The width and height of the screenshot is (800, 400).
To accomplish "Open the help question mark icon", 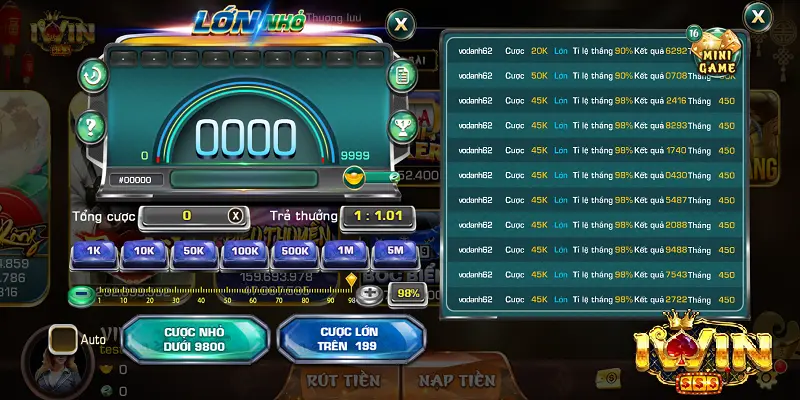I will click(x=92, y=126).
